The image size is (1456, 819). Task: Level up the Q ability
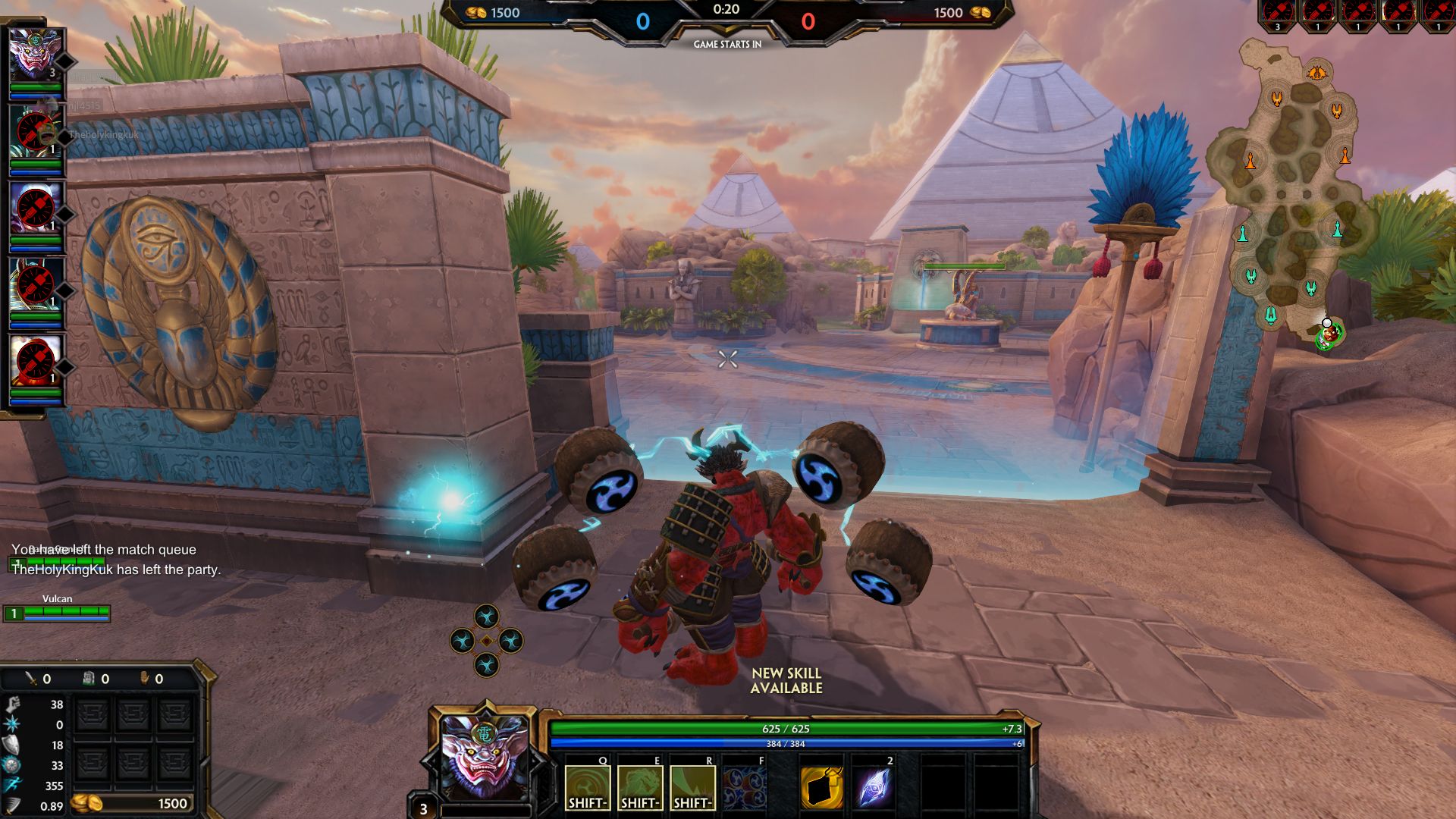[588, 787]
